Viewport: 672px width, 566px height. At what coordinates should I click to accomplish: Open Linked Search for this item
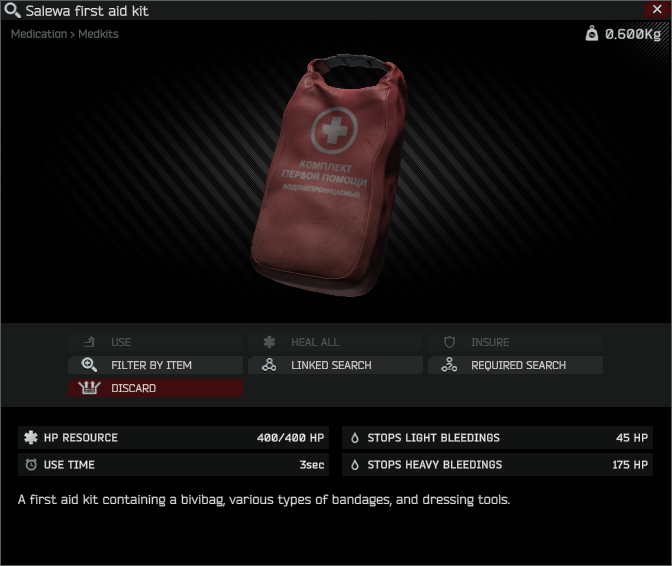[x=335, y=365]
